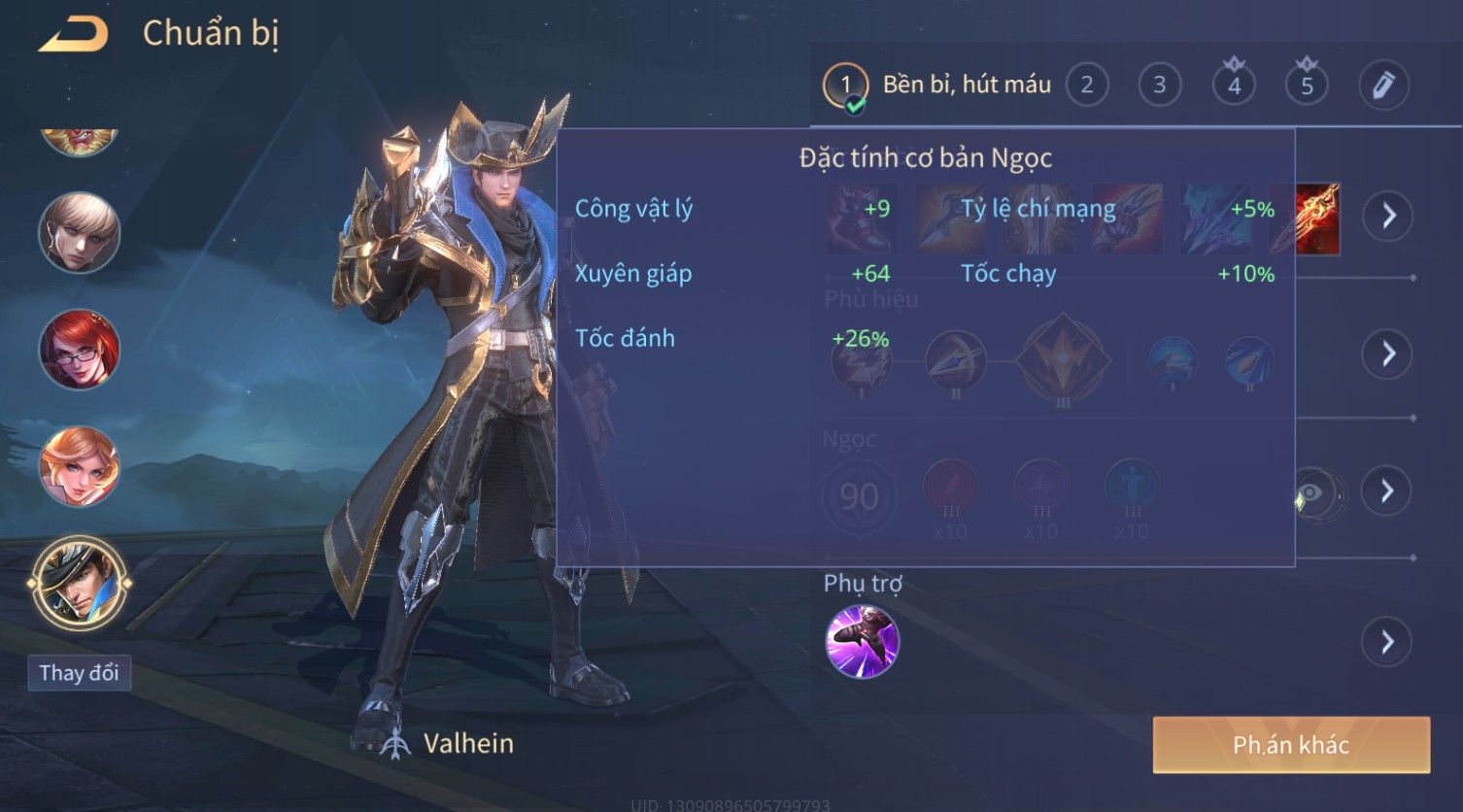The width and height of the screenshot is (1463, 812).
Task: Open Ngọc settings arrow
Action: (x=1386, y=491)
